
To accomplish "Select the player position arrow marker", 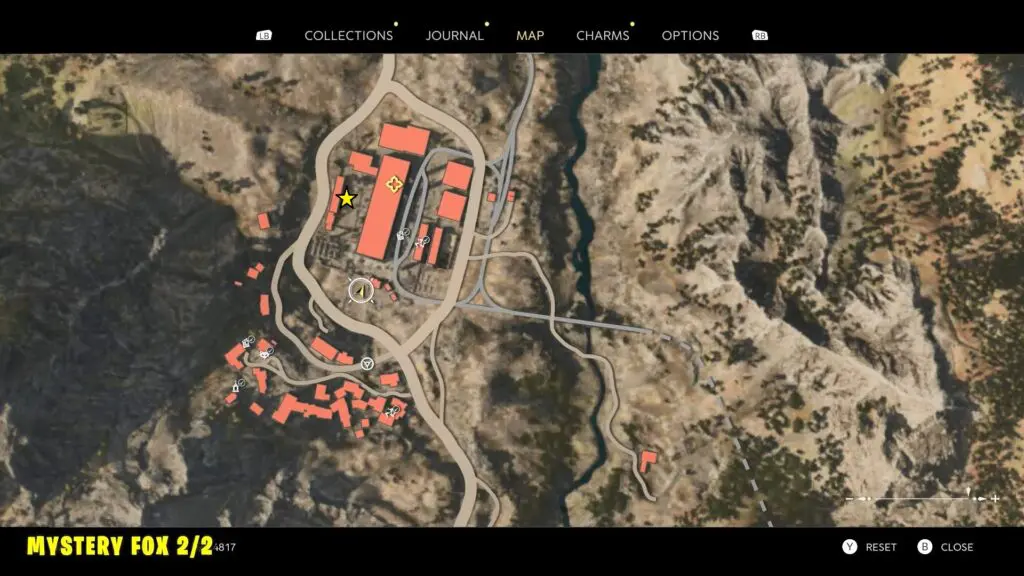I will 360,290.
